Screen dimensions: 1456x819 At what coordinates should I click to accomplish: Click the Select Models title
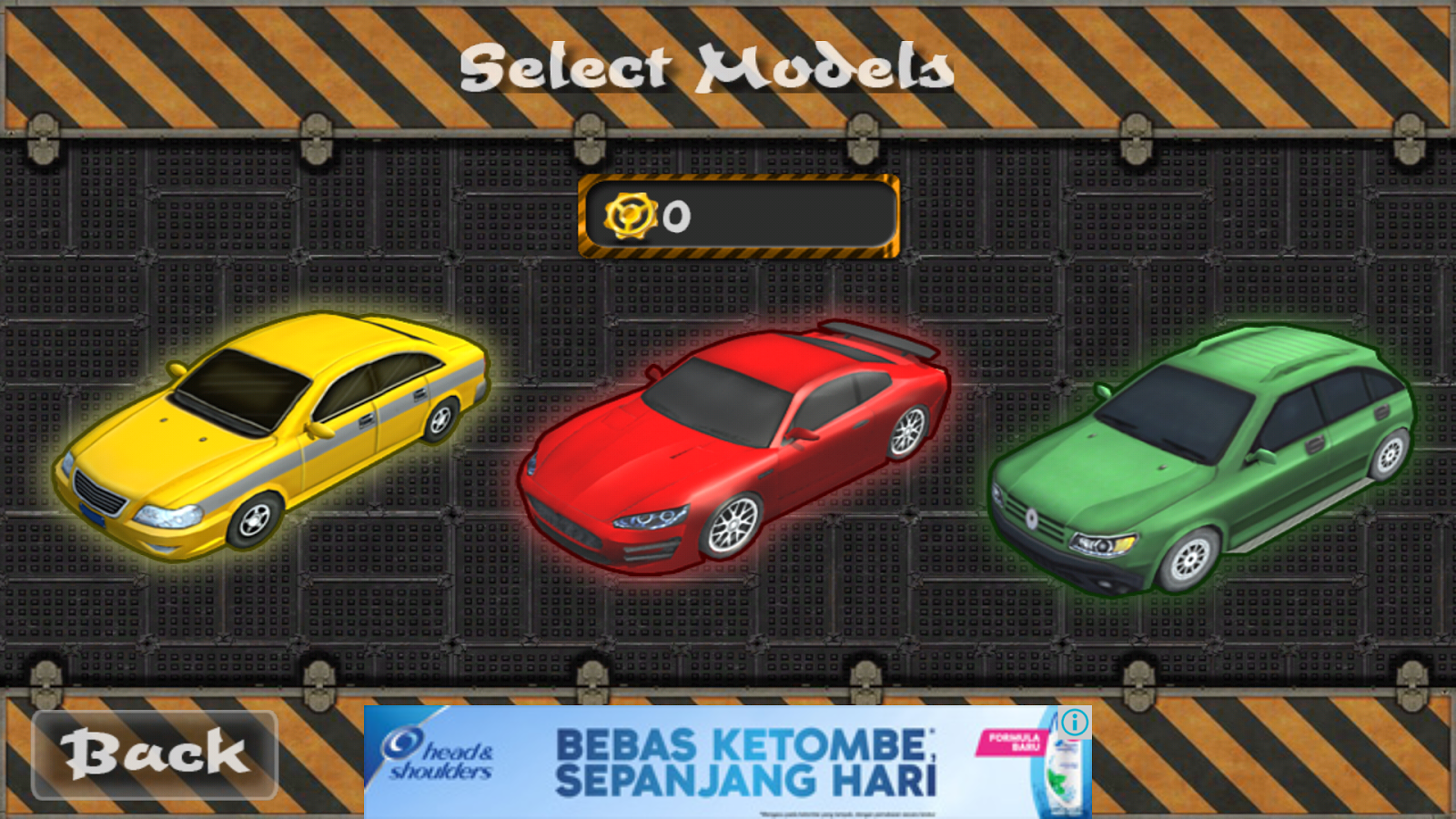pyautogui.click(x=710, y=68)
